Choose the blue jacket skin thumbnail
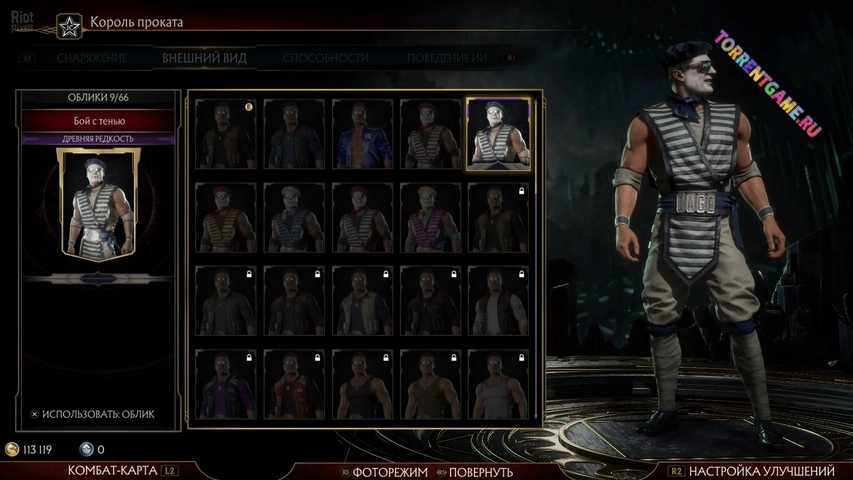853x480 pixels. (363, 133)
